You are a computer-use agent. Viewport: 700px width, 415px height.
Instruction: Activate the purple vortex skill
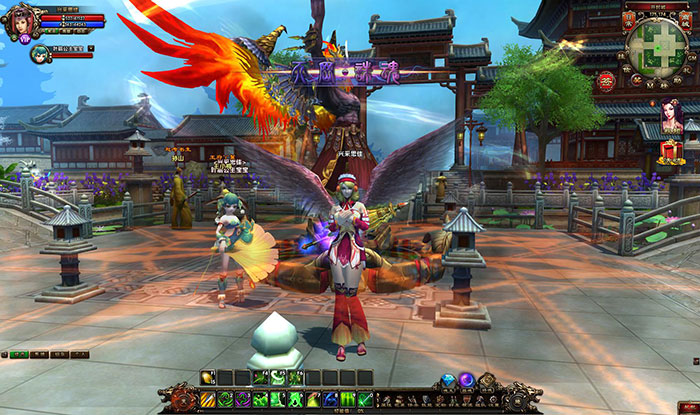[243, 399]
